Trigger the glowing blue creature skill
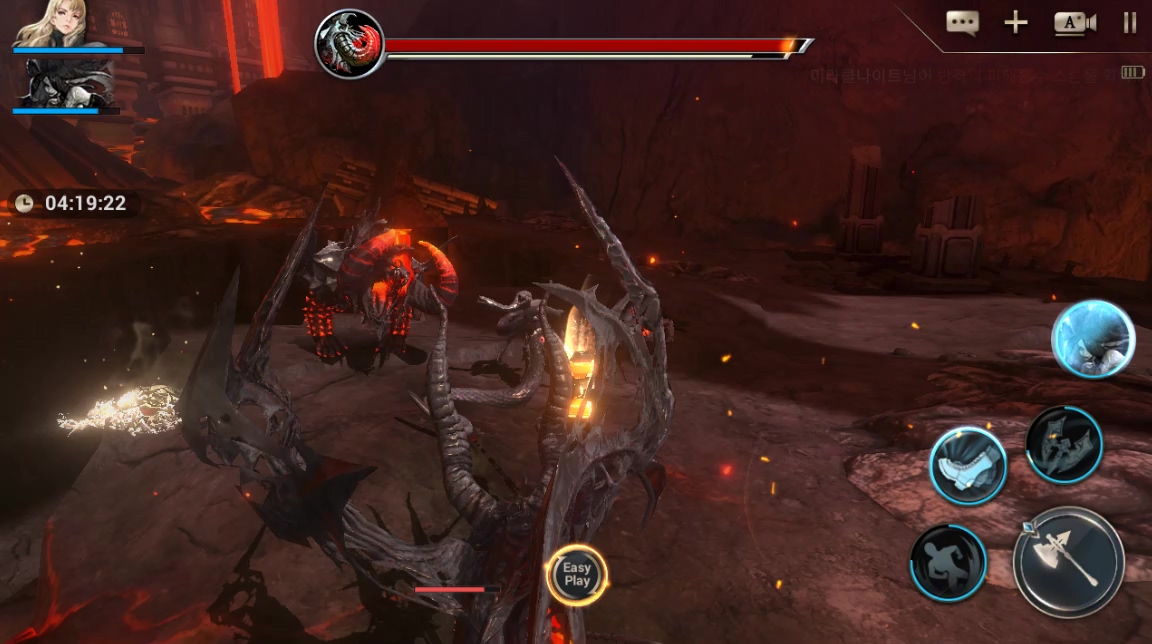Image resolution: width=1152 pixels, height=644 pixels. coord(1093,339)
